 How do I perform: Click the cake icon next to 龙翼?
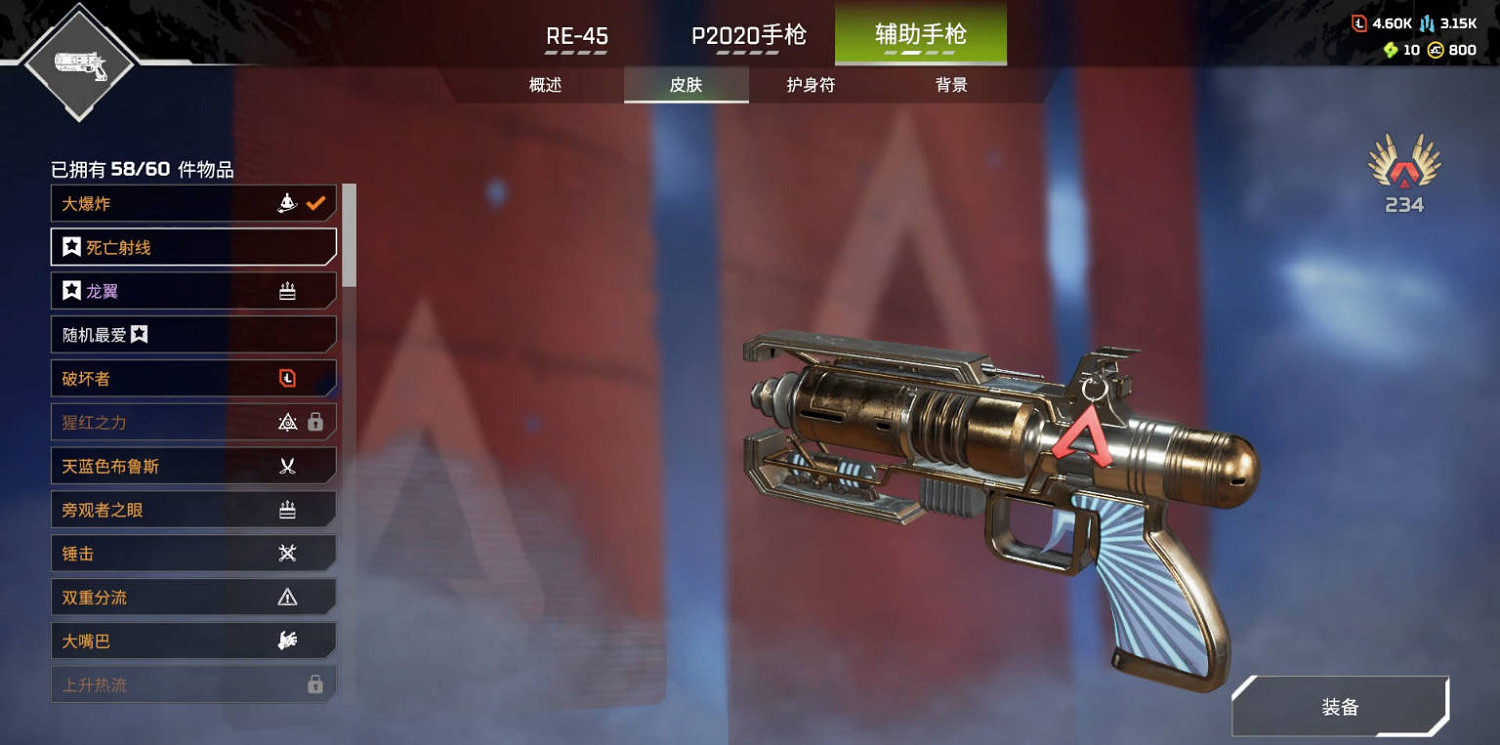287,289
